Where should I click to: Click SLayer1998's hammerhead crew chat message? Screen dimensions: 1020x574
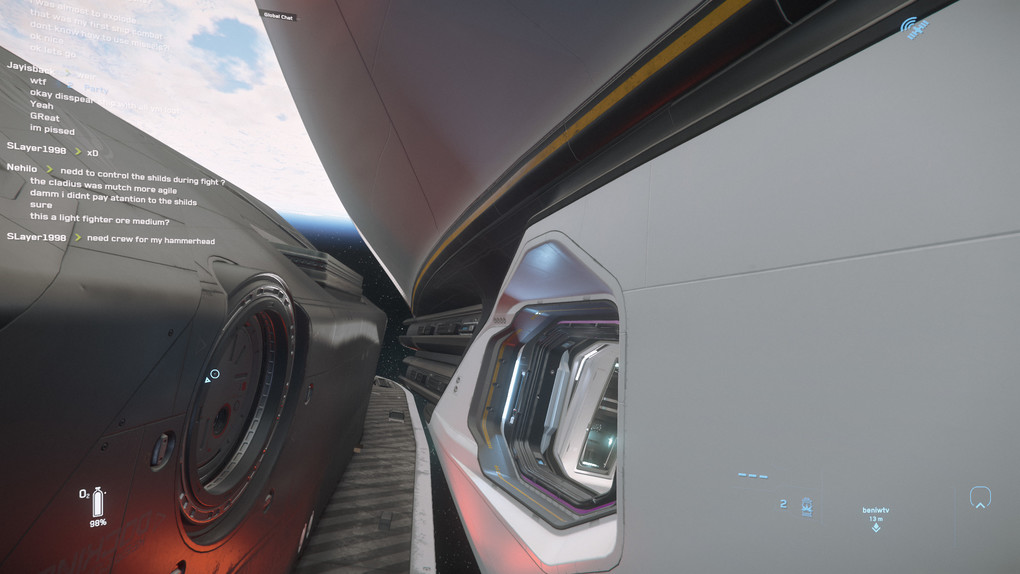pyautogui.click(x=150, y=240)
